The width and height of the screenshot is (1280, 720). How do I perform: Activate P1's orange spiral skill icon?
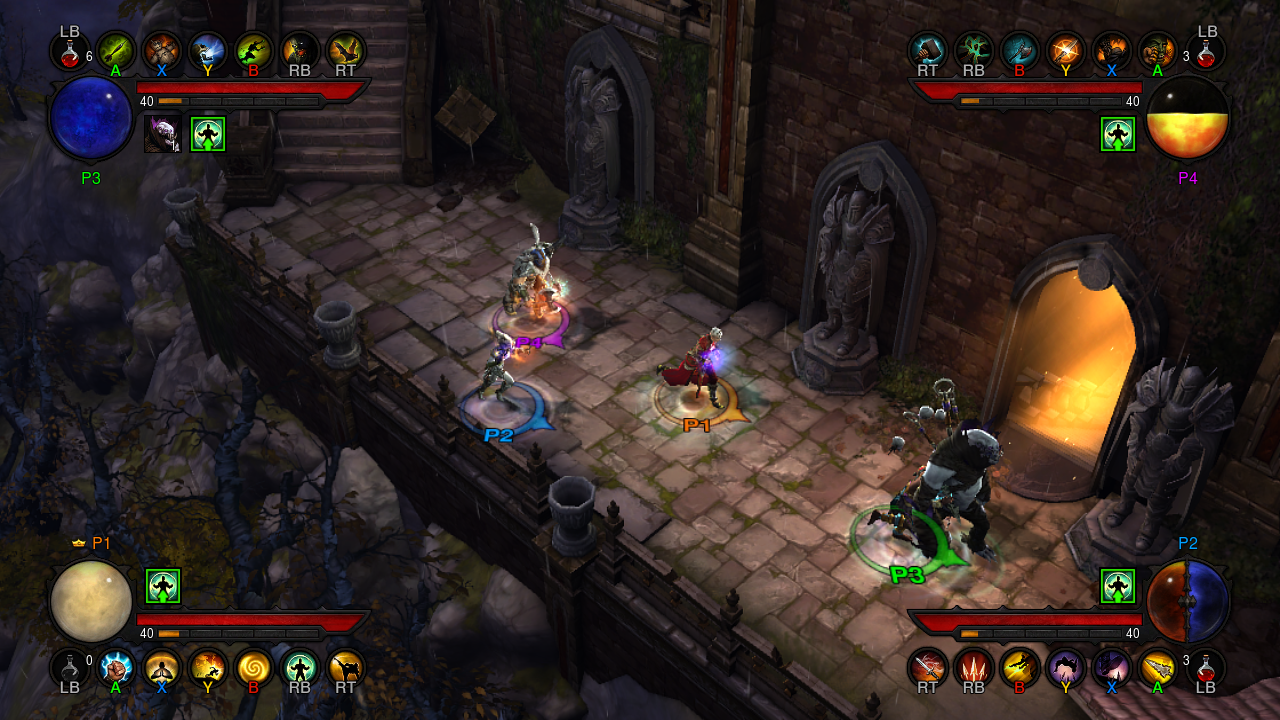point(254,668)
